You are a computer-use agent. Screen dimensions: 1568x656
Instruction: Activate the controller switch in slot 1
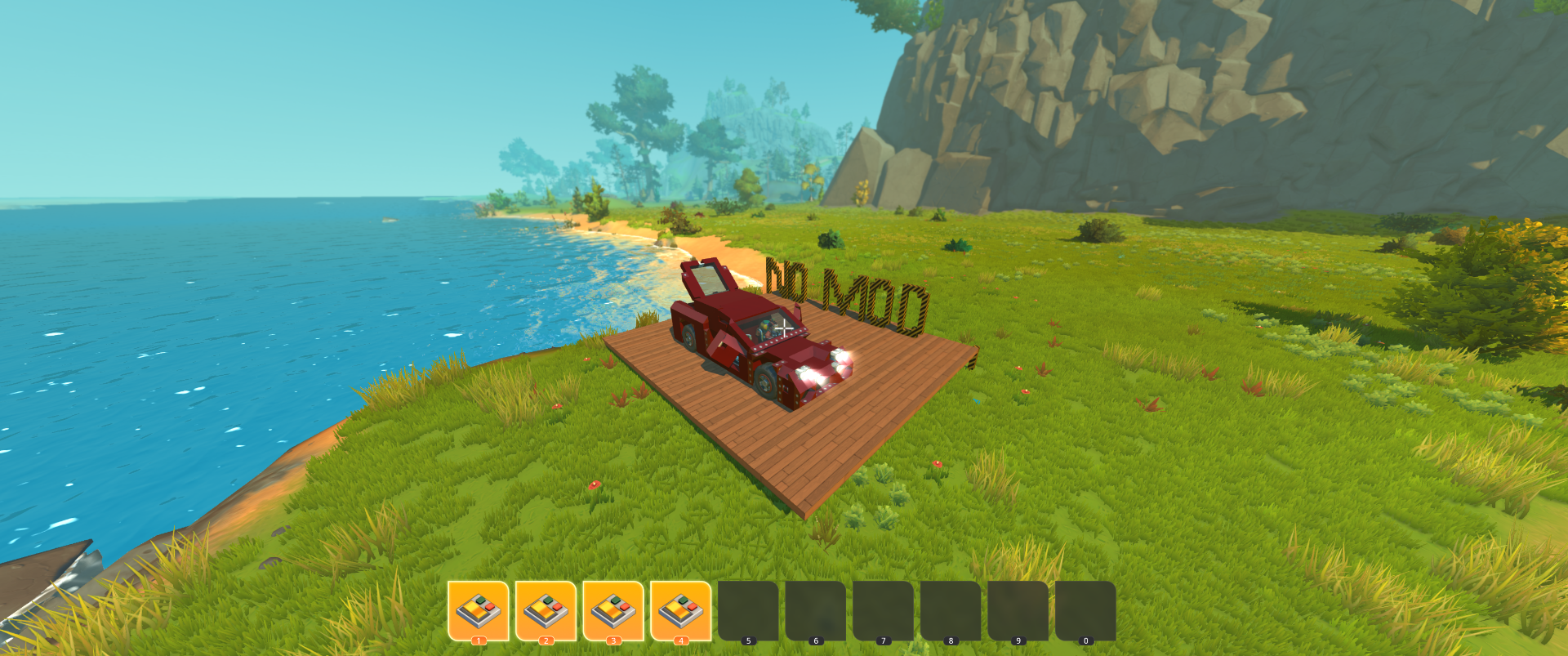(479, 610)
